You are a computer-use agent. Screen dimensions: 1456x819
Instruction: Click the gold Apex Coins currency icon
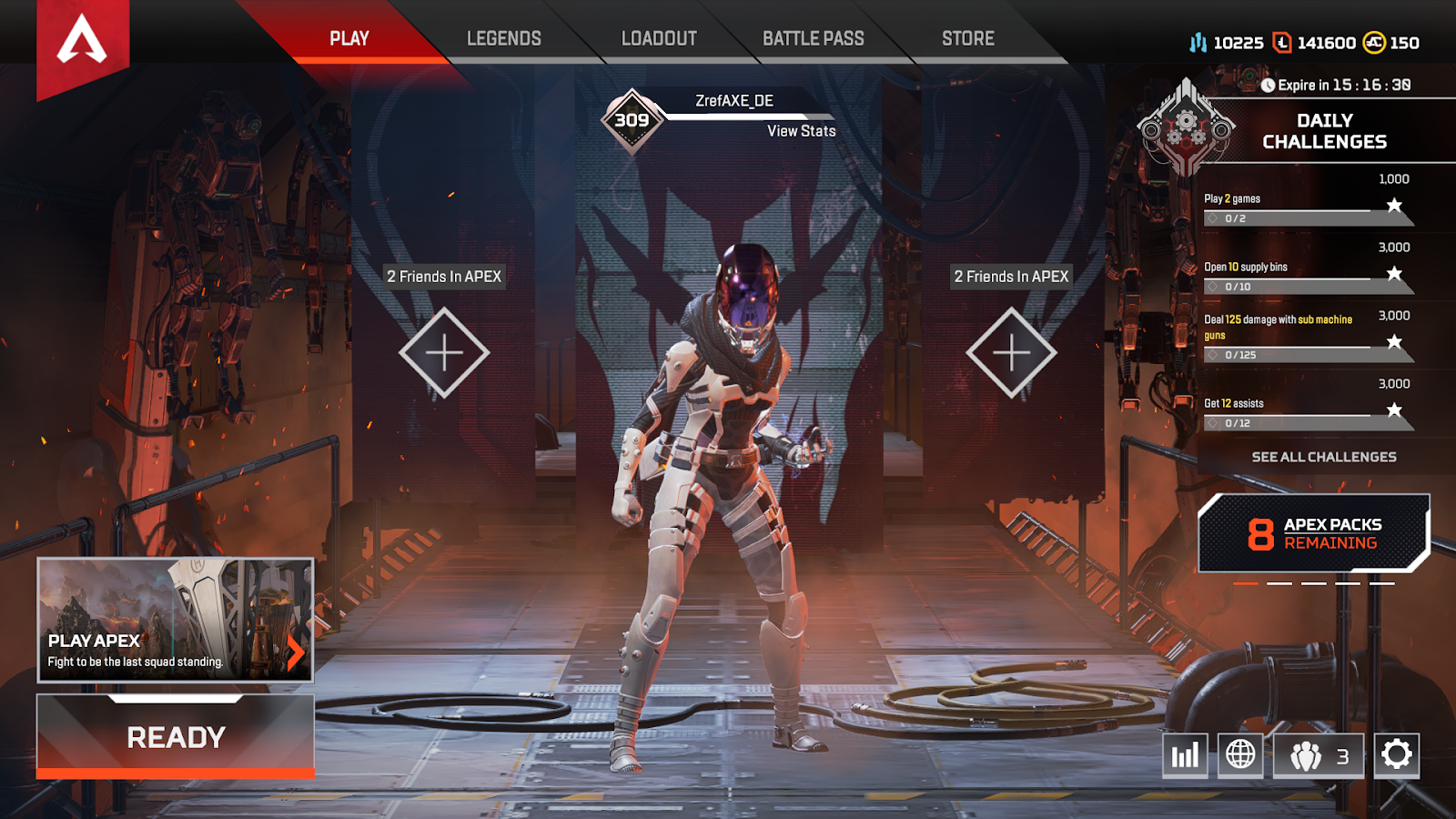1376,42
